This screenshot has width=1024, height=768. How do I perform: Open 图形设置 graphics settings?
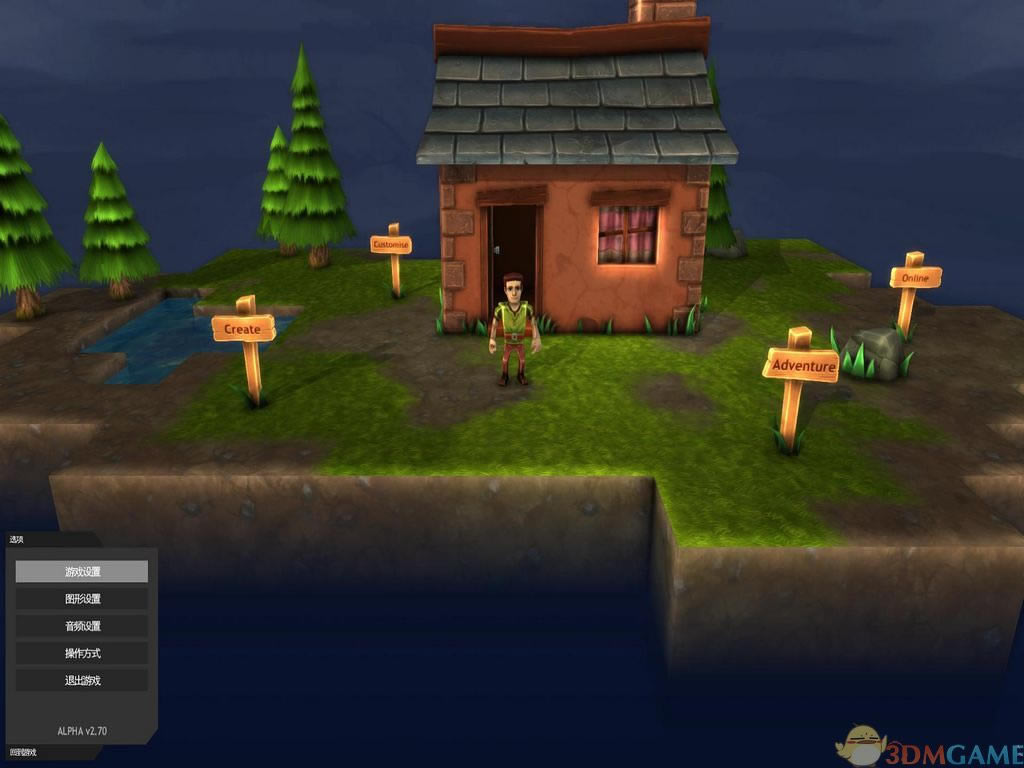click(82, 599)
